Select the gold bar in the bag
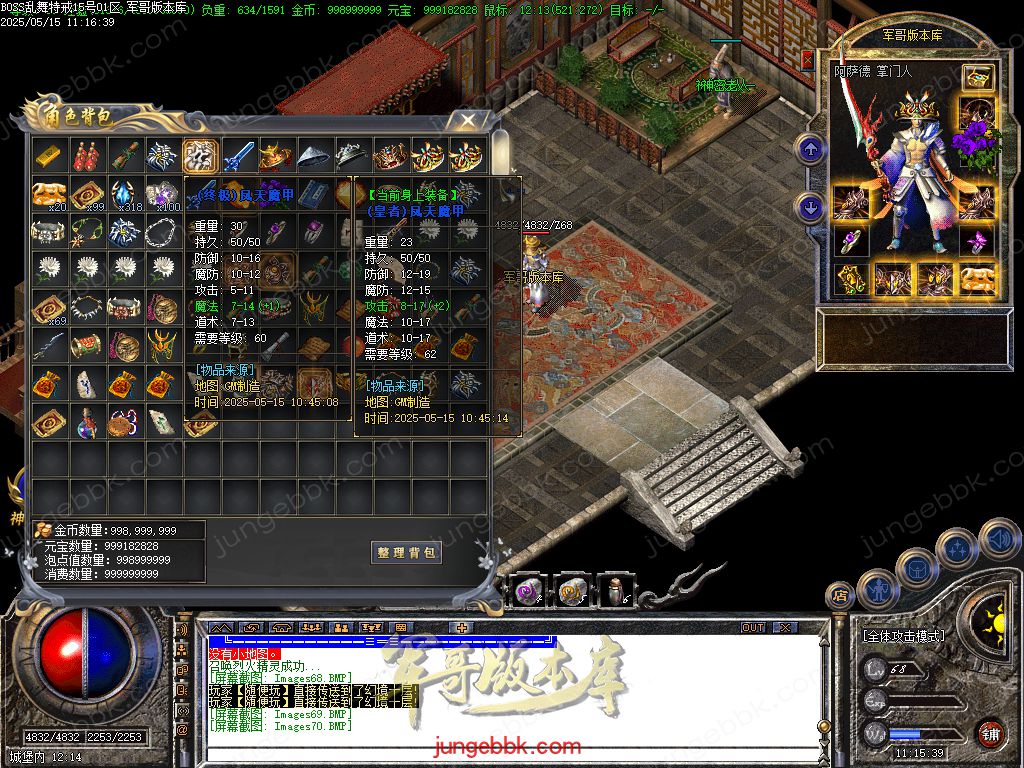 tap(48, 156)
